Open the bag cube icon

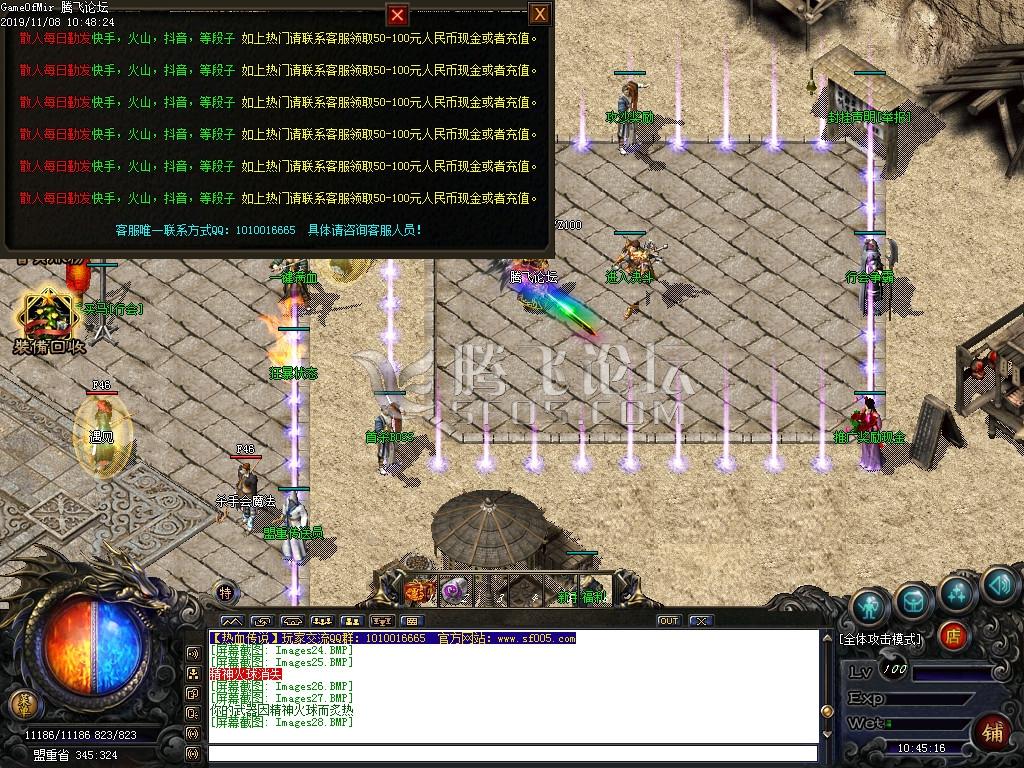pos(913,600)
